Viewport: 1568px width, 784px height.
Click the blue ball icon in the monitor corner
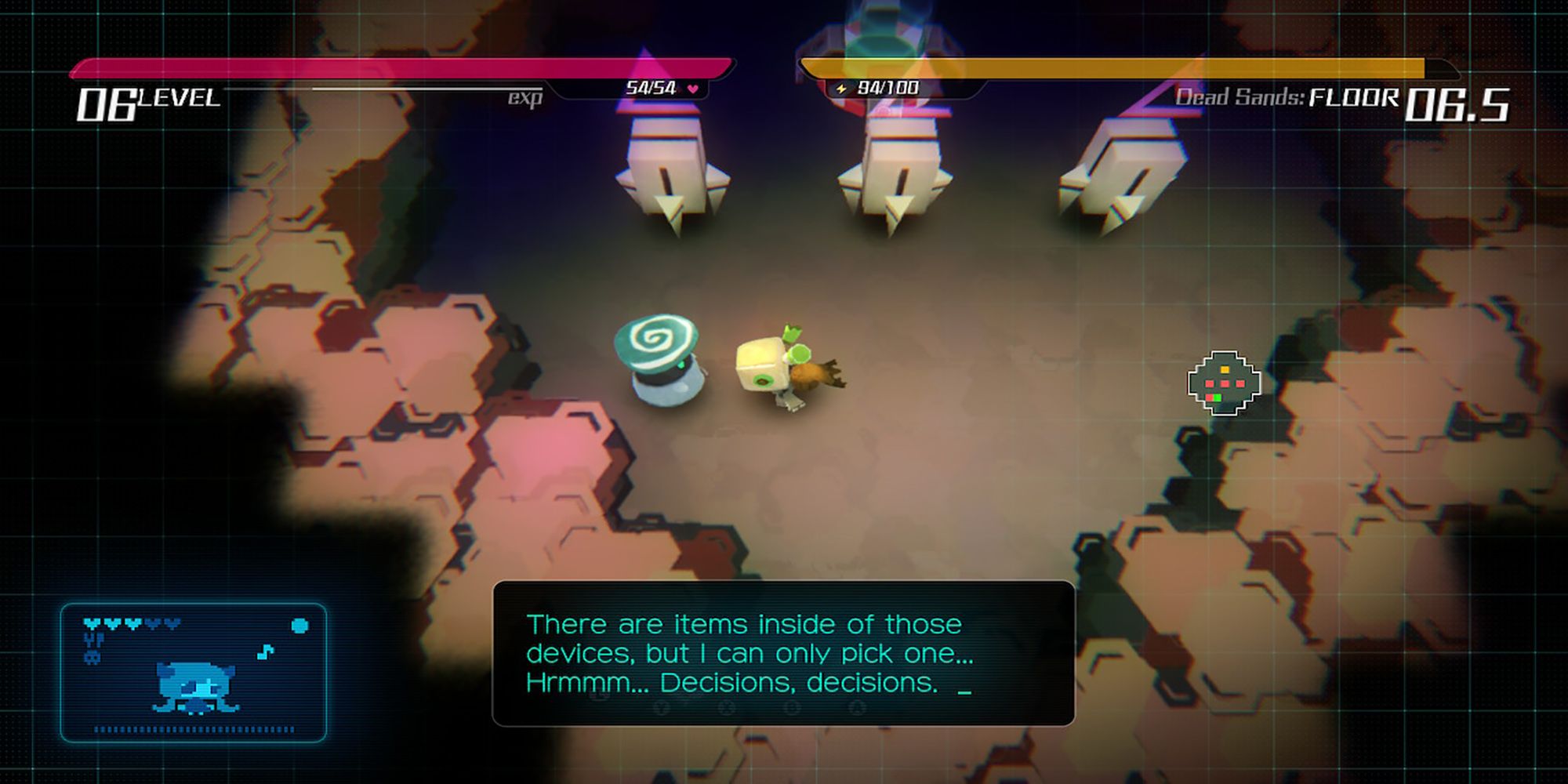tap(299, 626)
